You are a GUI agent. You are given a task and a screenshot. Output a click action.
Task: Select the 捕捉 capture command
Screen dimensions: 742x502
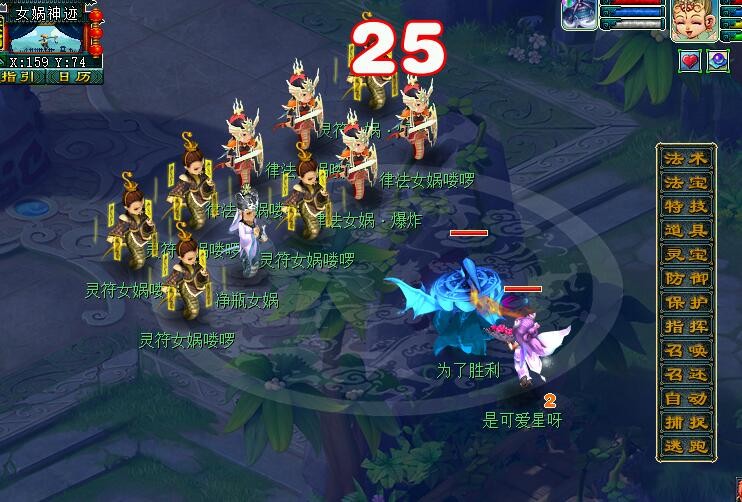pos(686,423)
